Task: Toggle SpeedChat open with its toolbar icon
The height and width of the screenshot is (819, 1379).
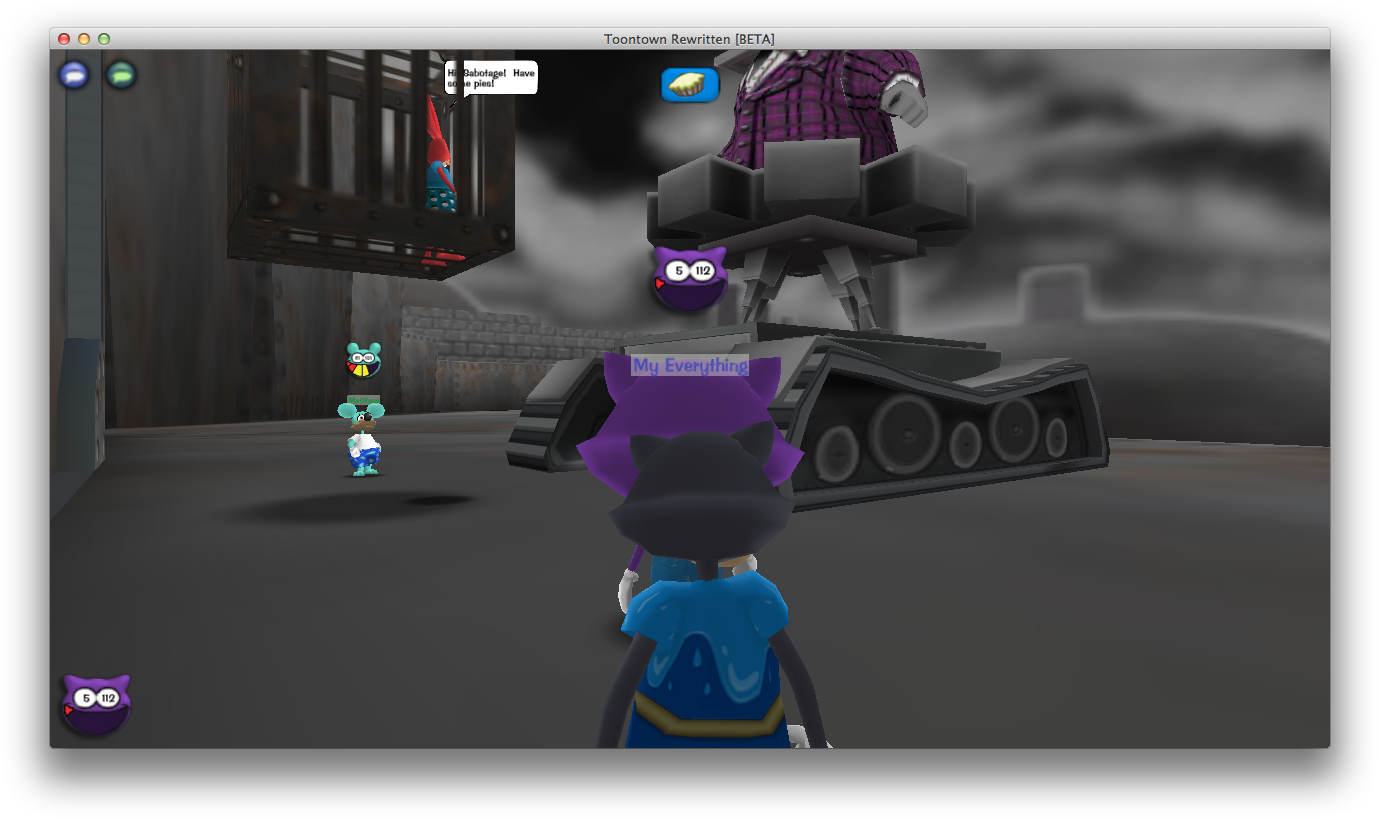Action: (x=120, y=75)
